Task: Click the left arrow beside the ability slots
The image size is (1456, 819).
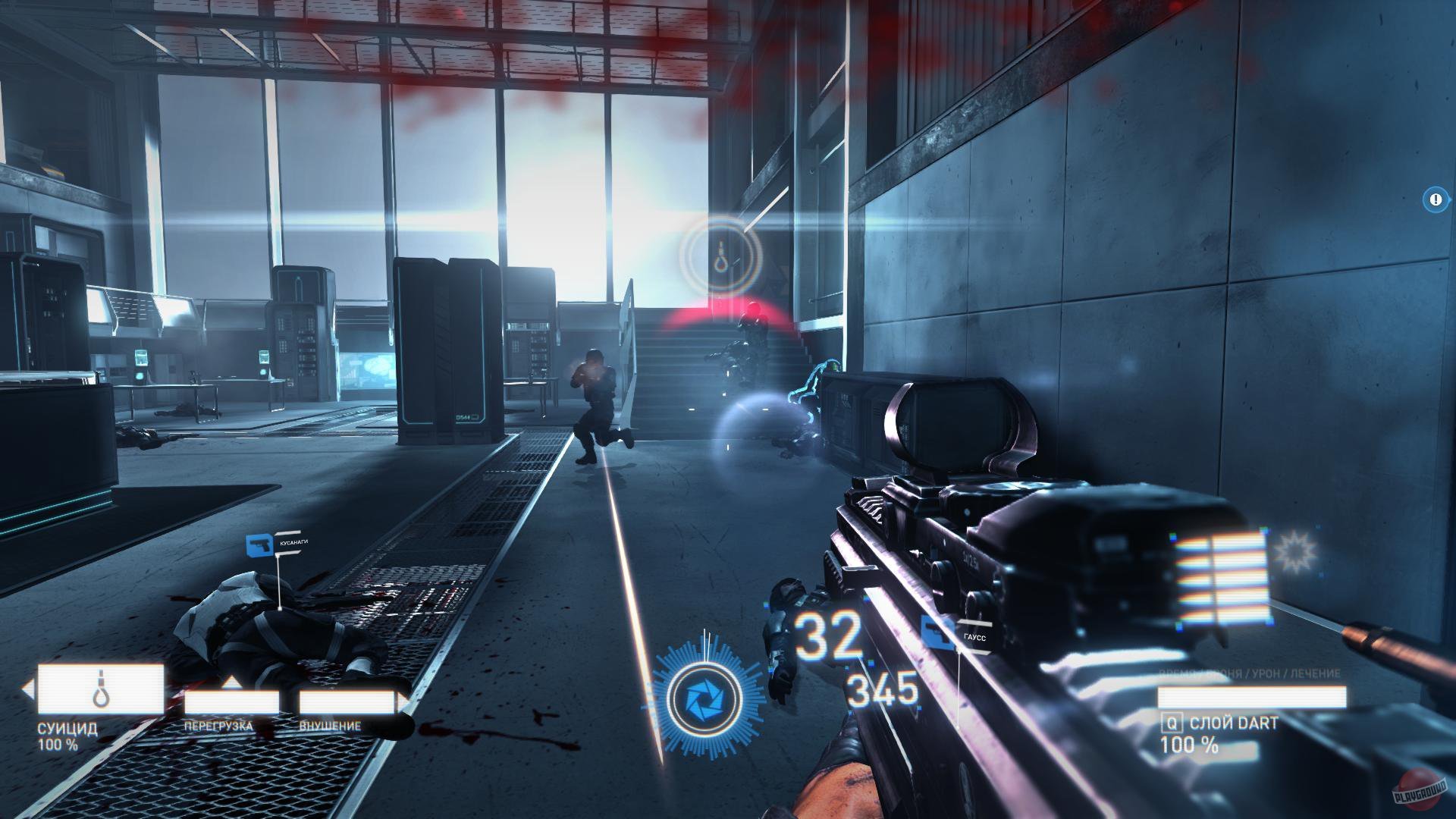Action: click(x=28, y=690)
